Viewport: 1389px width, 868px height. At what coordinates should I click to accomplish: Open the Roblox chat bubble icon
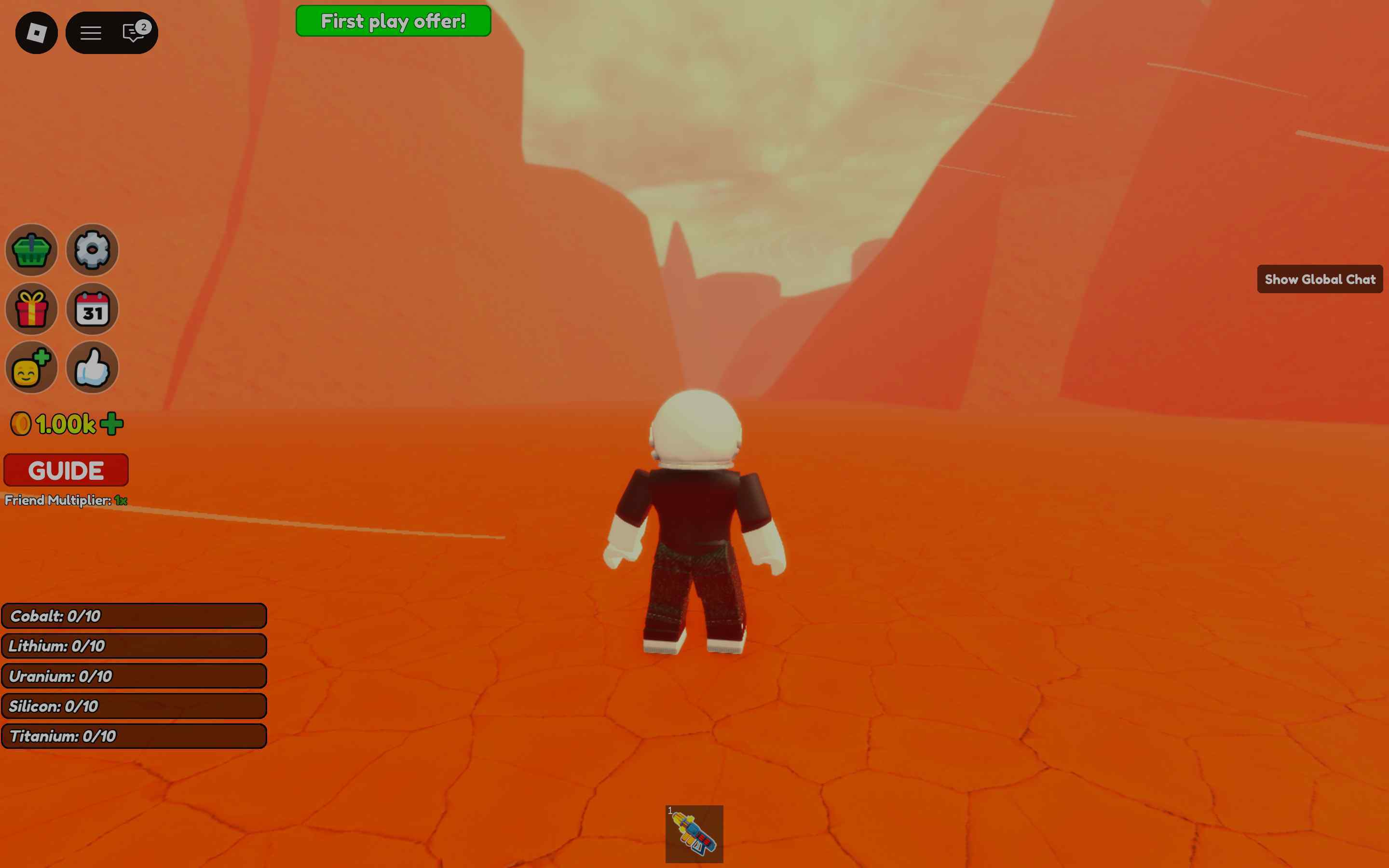tap(133, 33)
